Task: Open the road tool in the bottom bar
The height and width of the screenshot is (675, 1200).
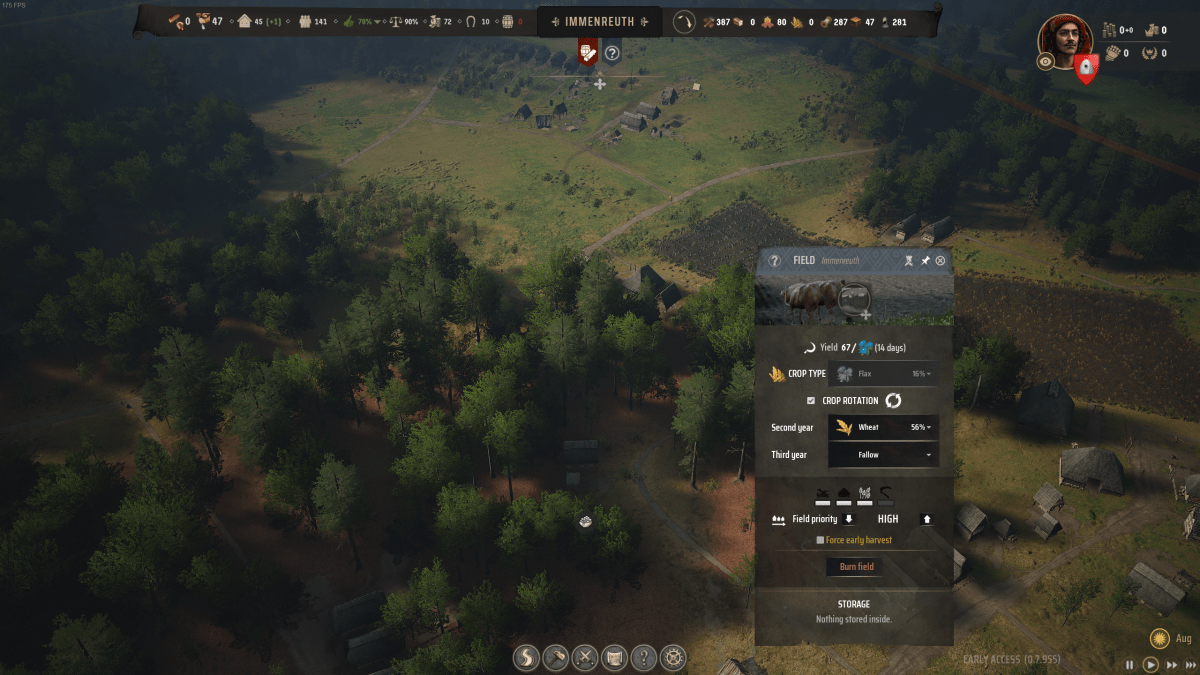Action: (x=526, y=657)
